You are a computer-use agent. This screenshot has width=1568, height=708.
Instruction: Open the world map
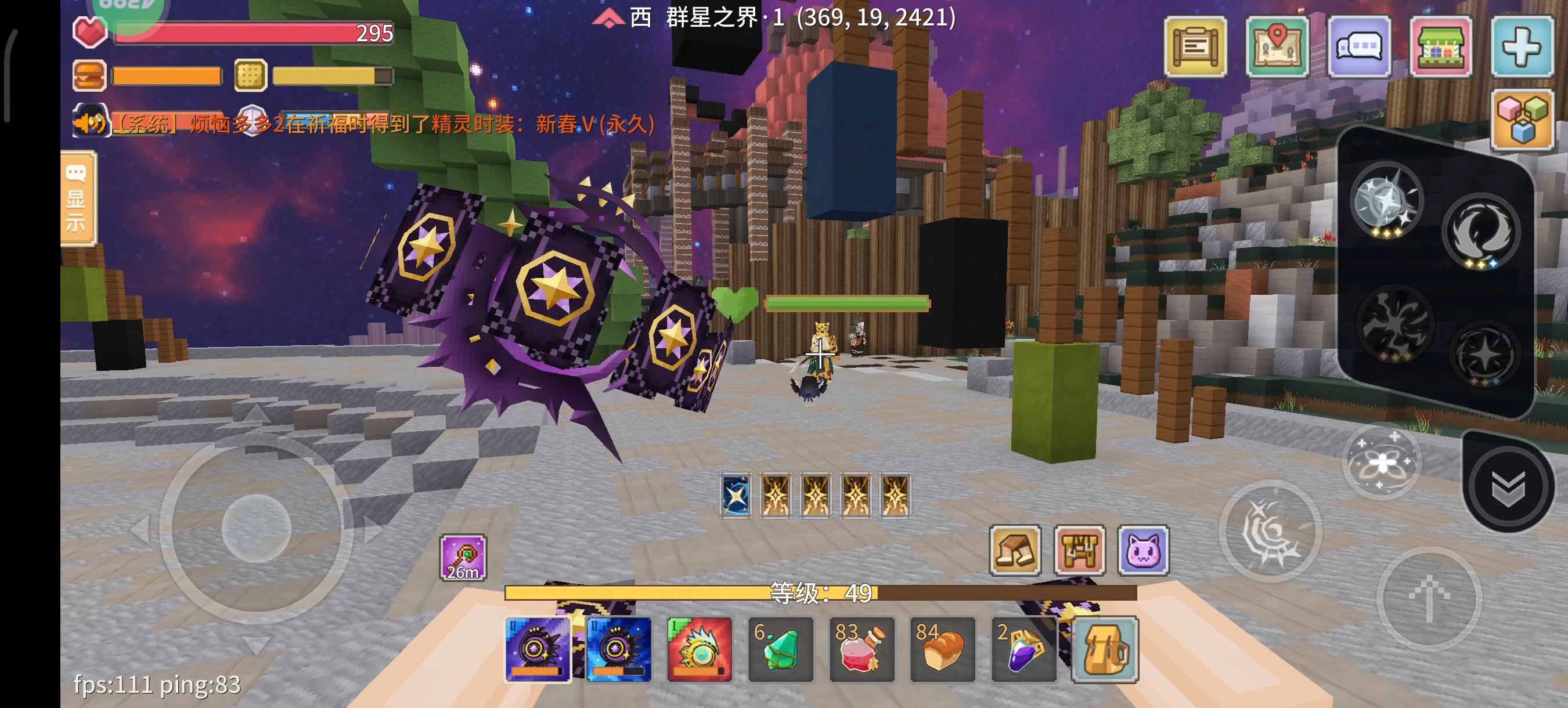tap(1277, 47)
